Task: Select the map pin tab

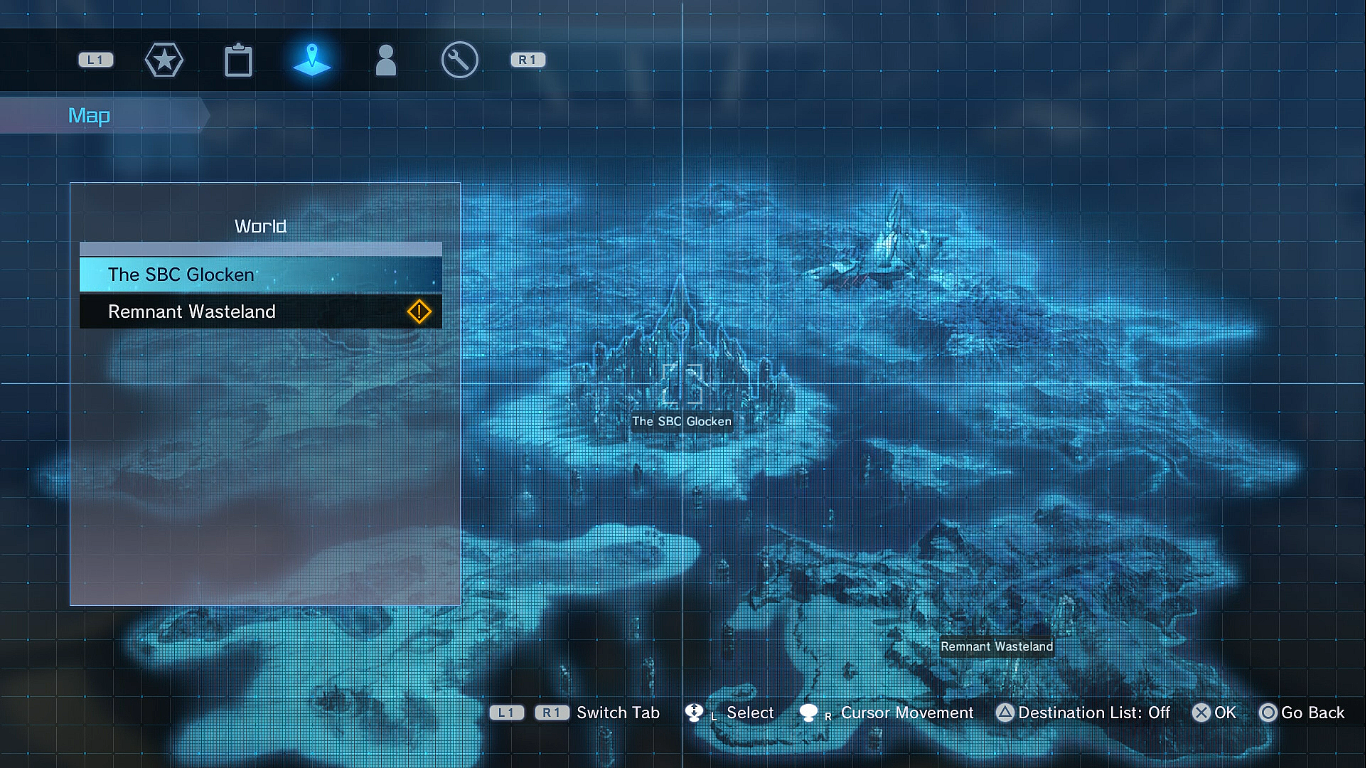Action: coord(312,60)
